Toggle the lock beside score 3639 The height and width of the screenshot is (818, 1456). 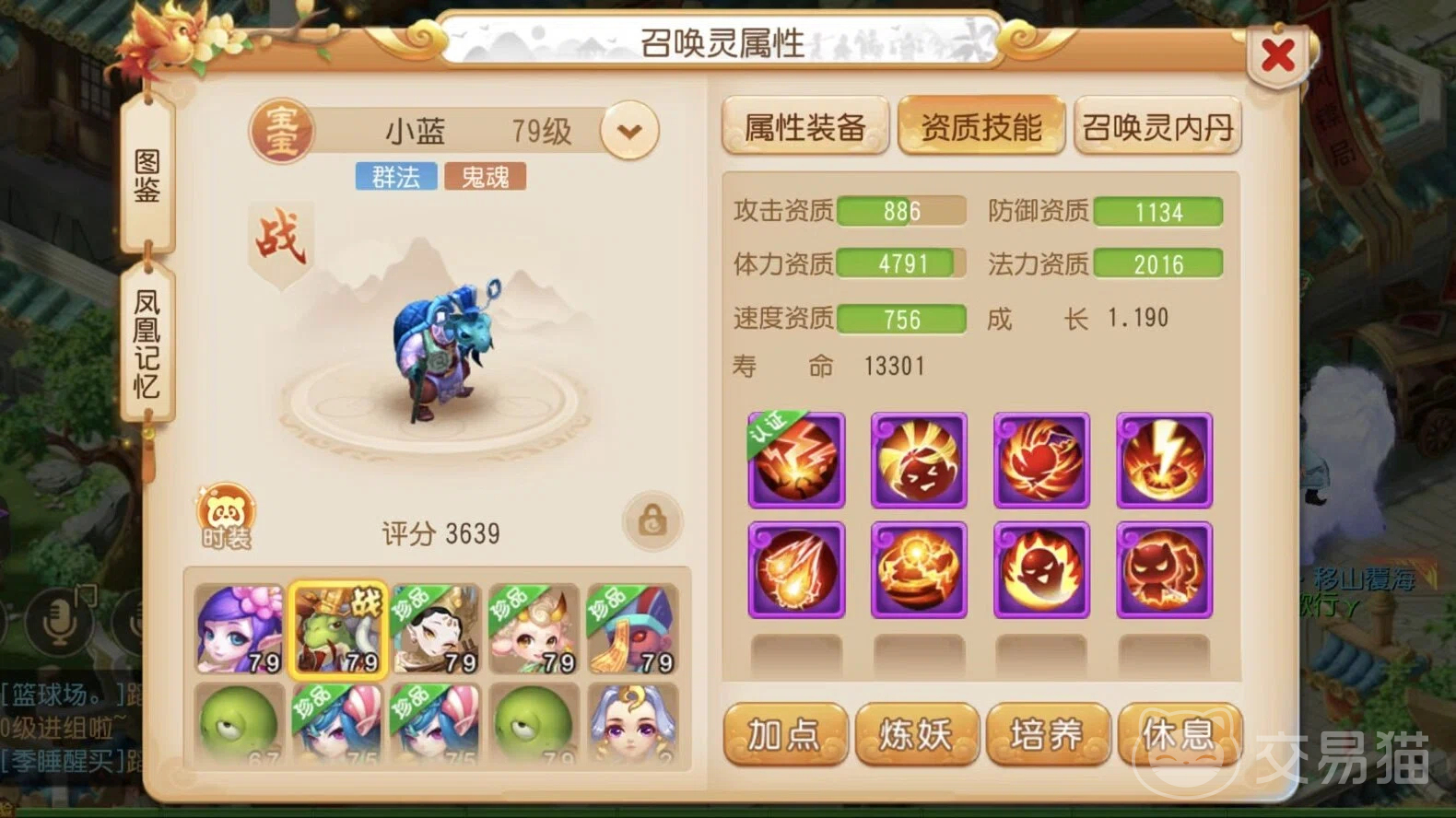pos(652,520)
